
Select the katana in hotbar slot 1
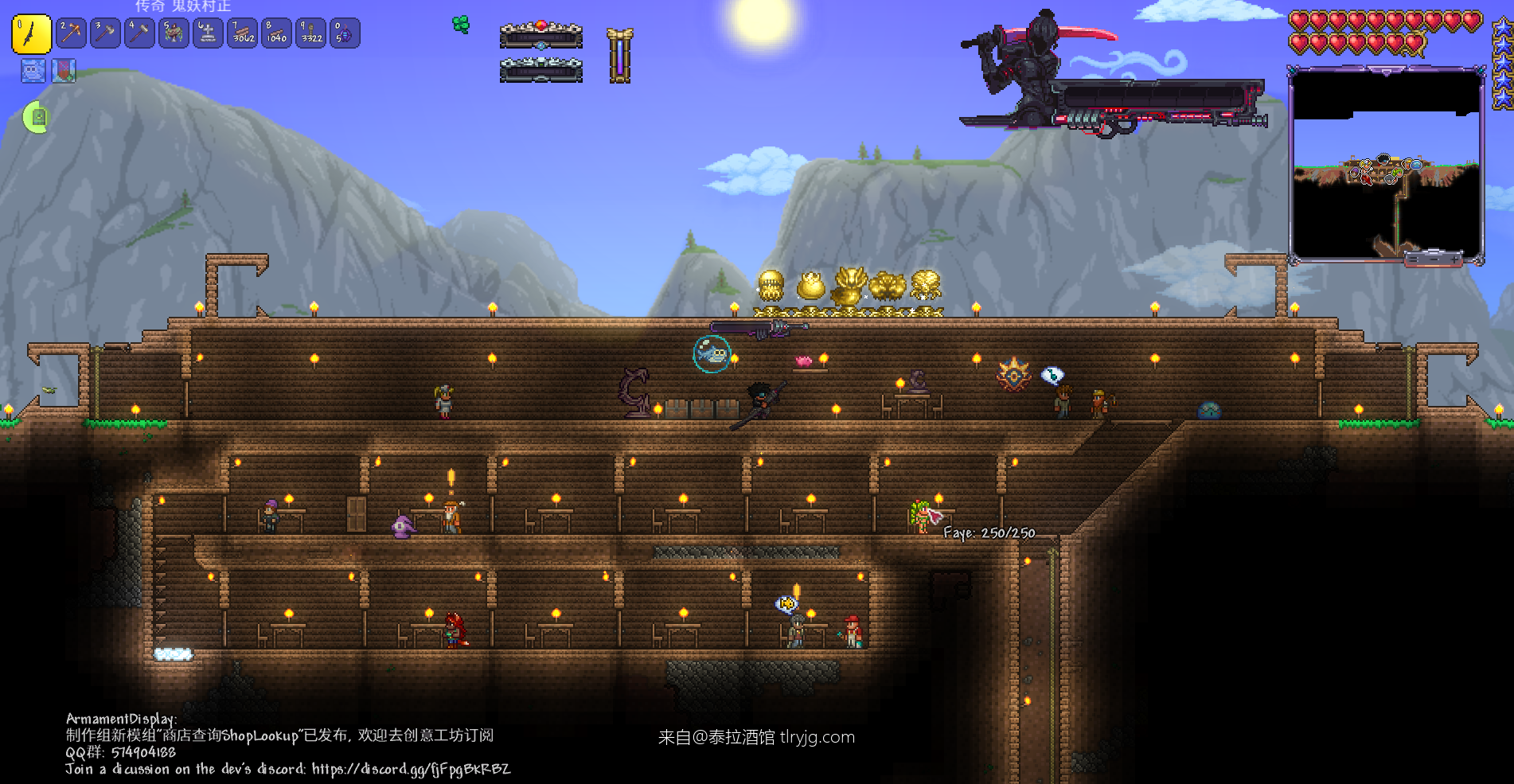31,34
